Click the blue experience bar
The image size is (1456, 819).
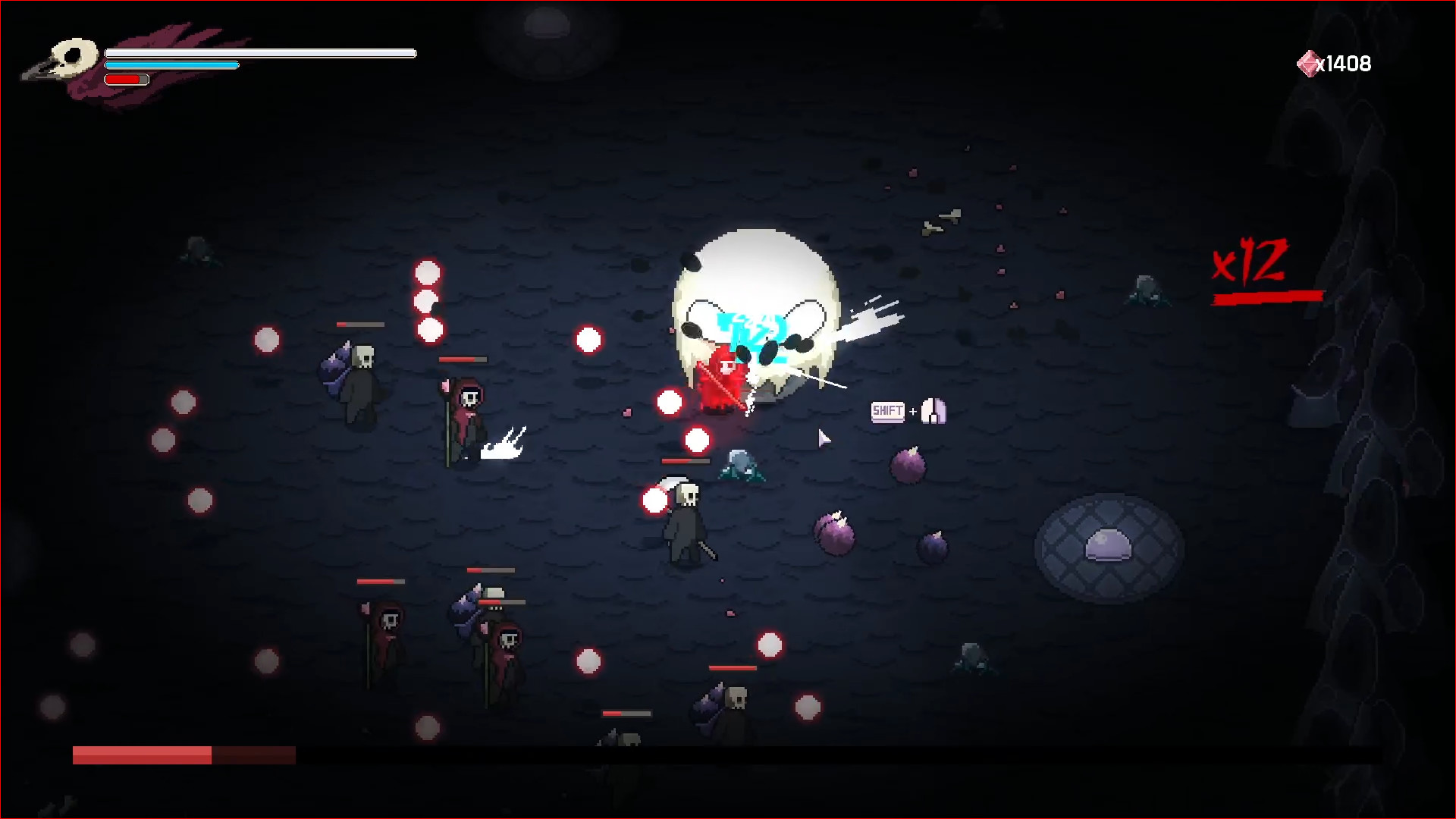(171, 66)
